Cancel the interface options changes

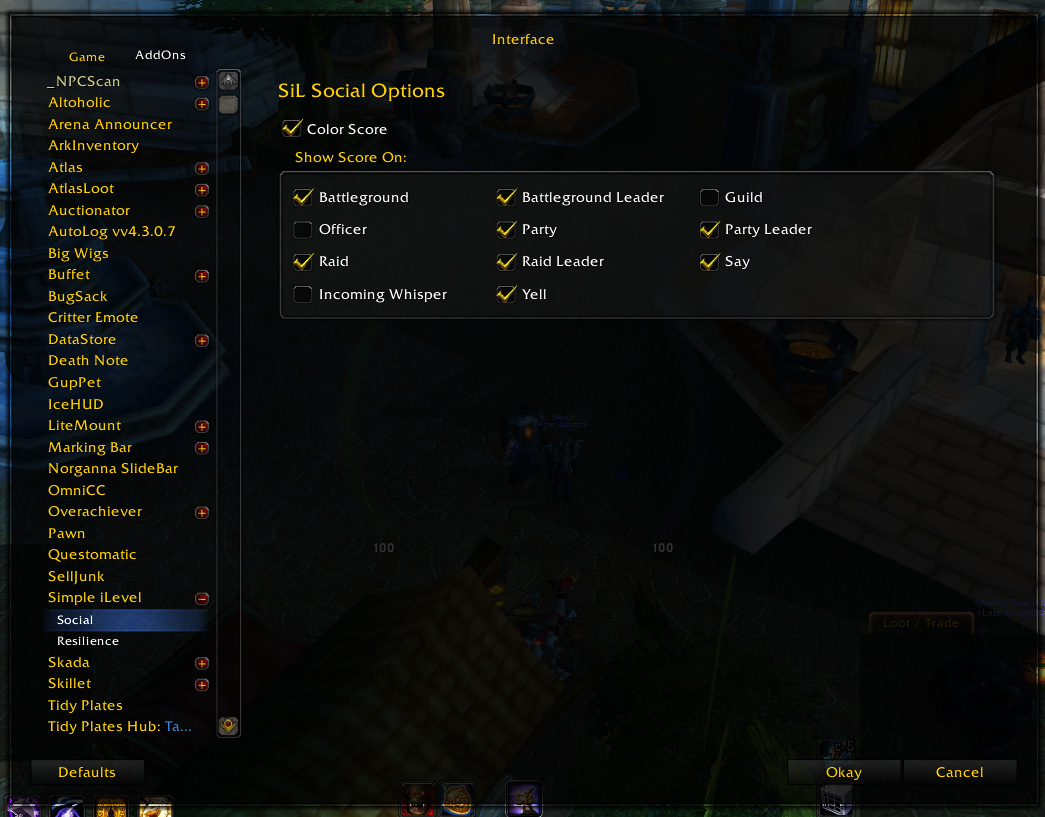(959, 772)
